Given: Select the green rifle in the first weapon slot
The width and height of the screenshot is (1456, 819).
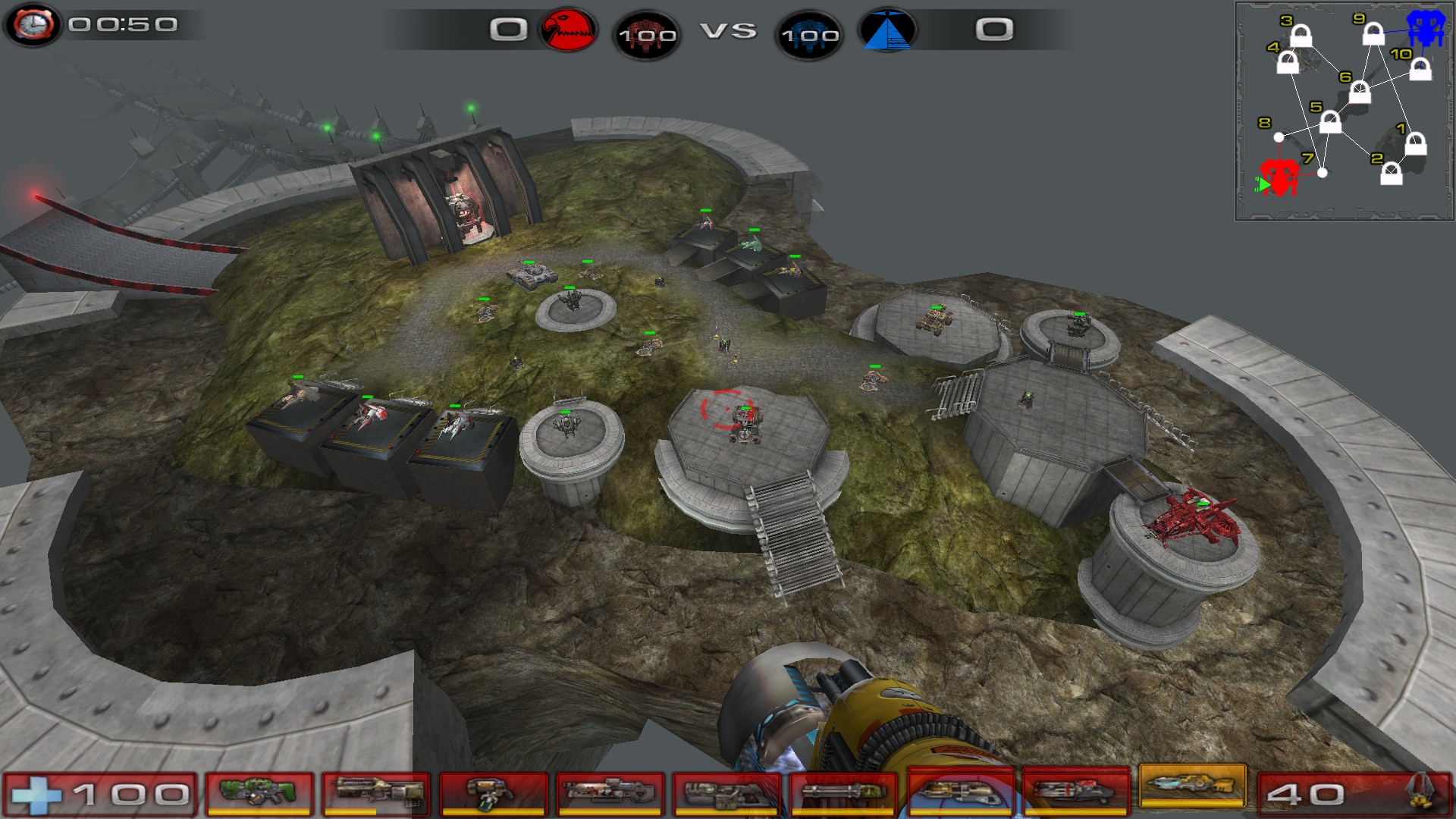Looking at the screenshot, I should [259, 792].
